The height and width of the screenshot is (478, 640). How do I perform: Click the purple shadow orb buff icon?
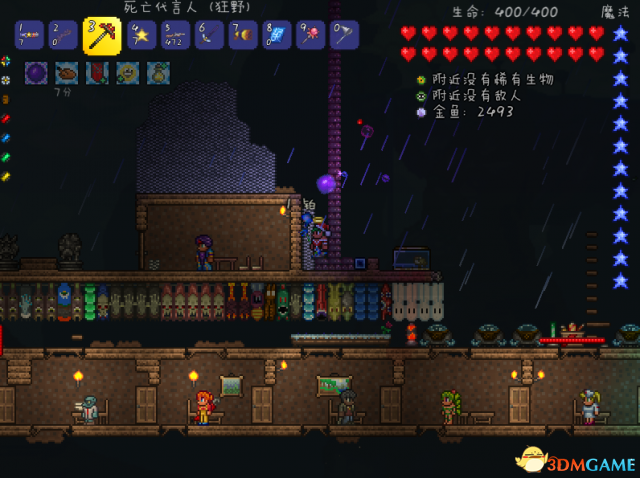tap(36, 72)
